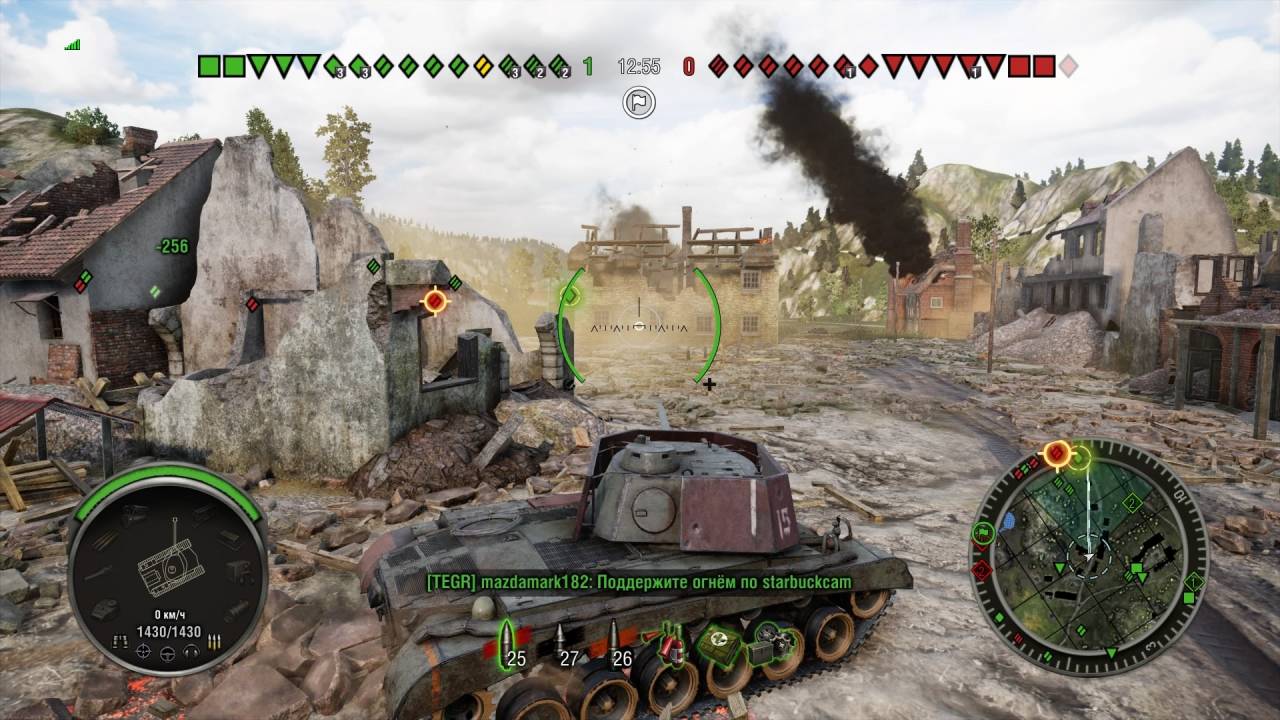Click the highlighted red enemy marker on minimap

1057,455
